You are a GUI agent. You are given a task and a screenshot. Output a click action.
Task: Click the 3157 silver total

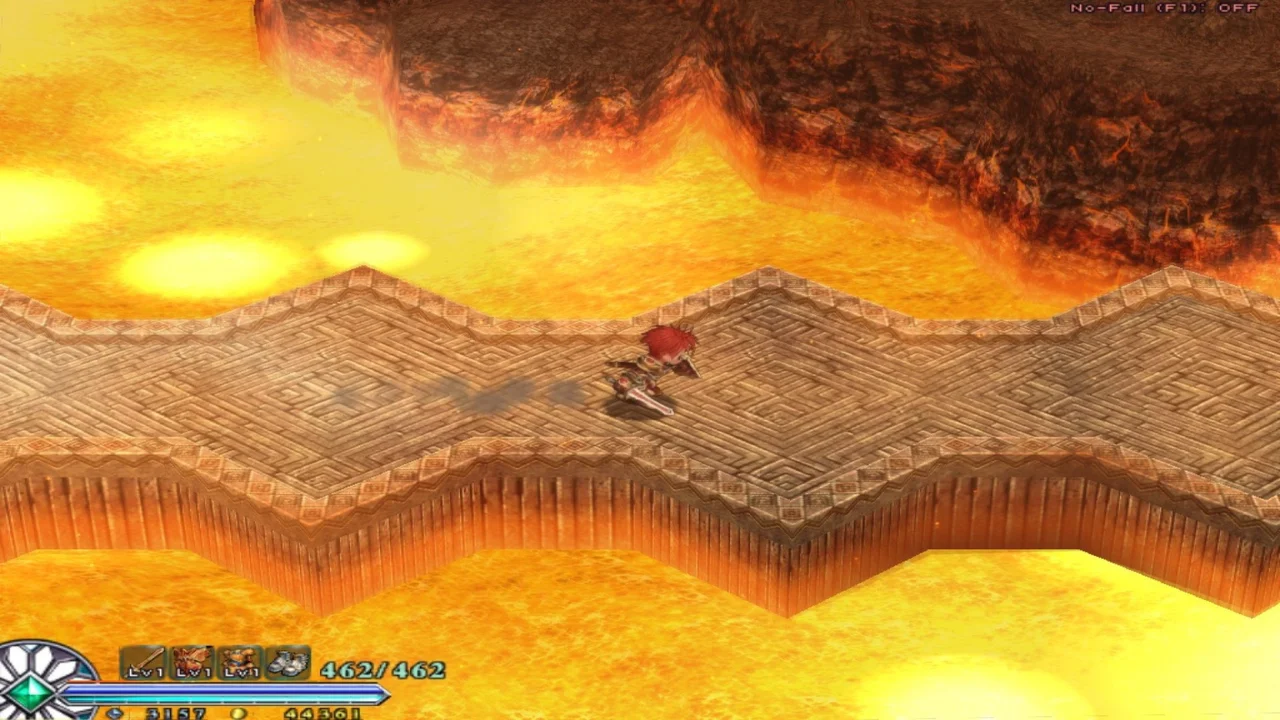pos(177,714)
